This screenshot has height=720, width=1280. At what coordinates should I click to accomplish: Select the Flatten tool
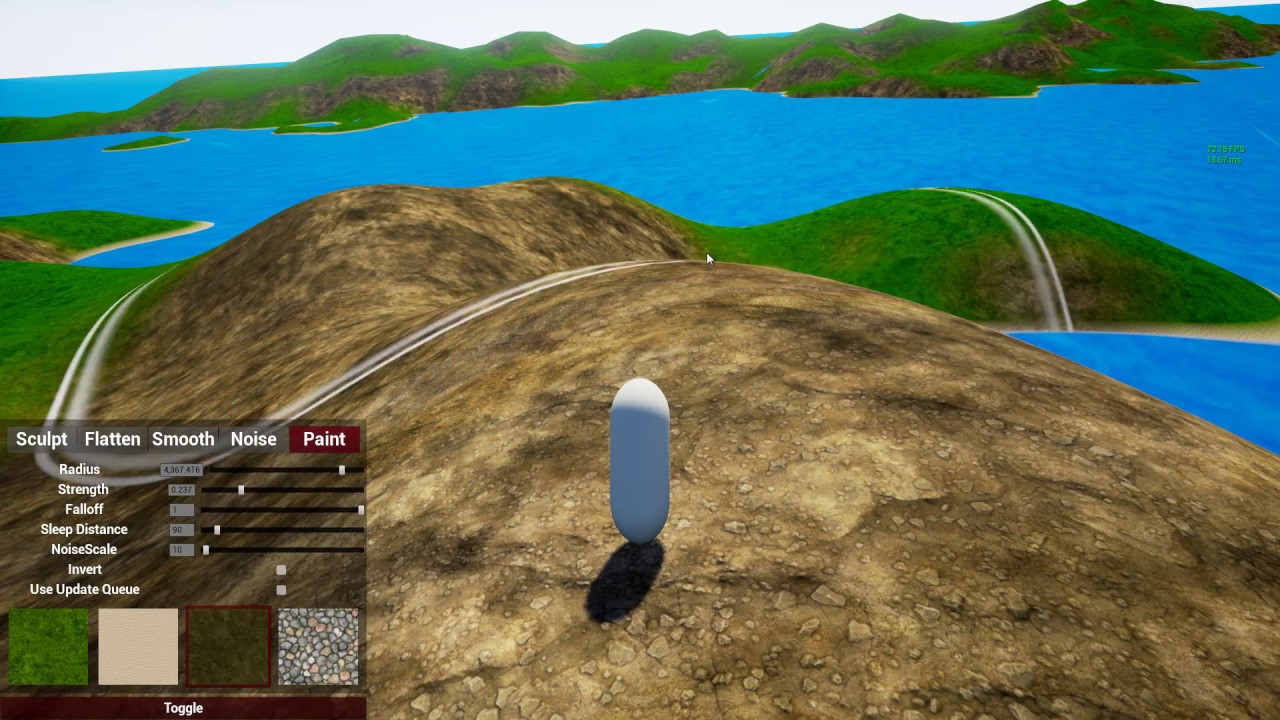click(x=112, y=439)
